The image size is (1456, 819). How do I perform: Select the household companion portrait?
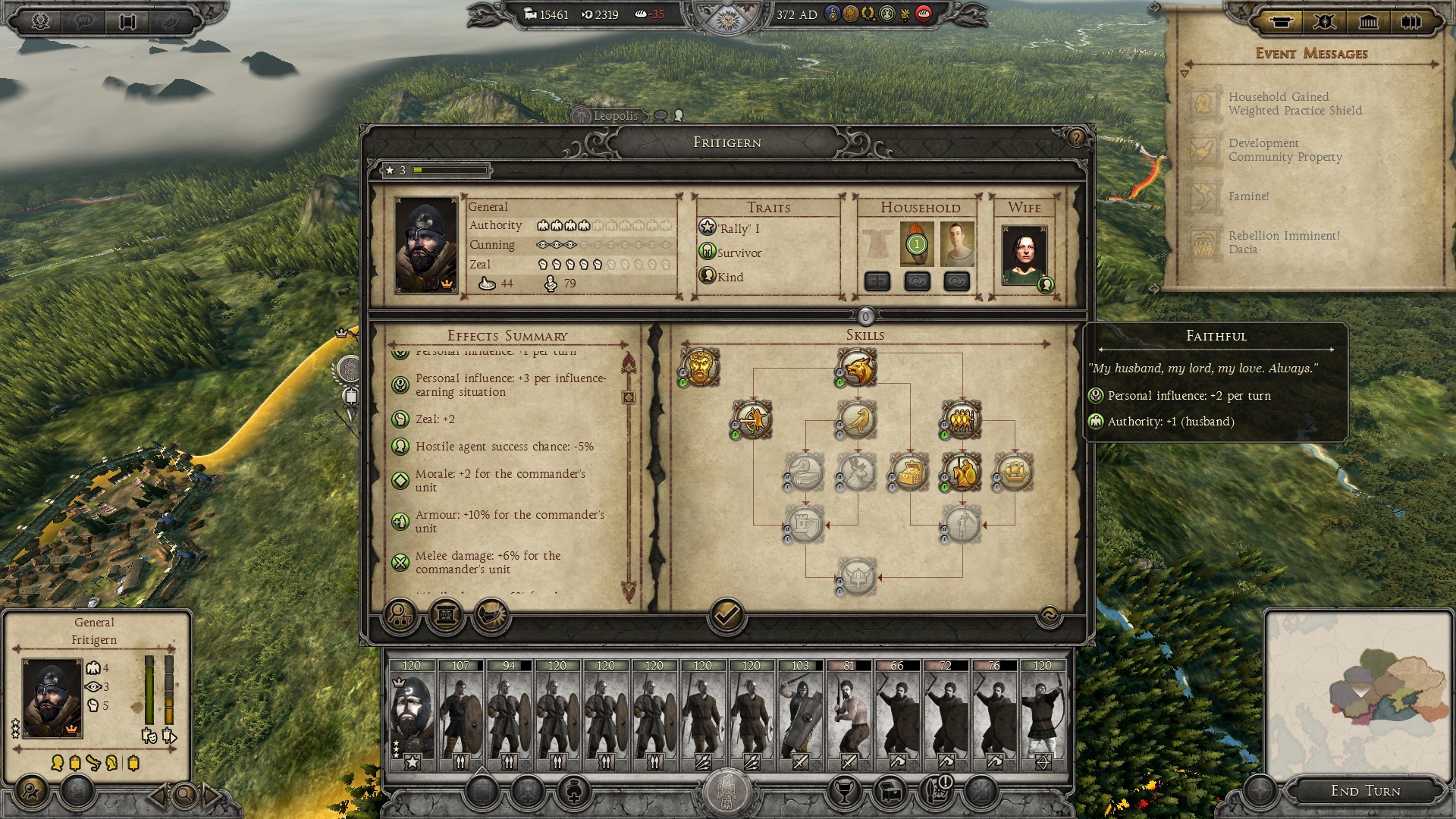click(x=956, y=244)
